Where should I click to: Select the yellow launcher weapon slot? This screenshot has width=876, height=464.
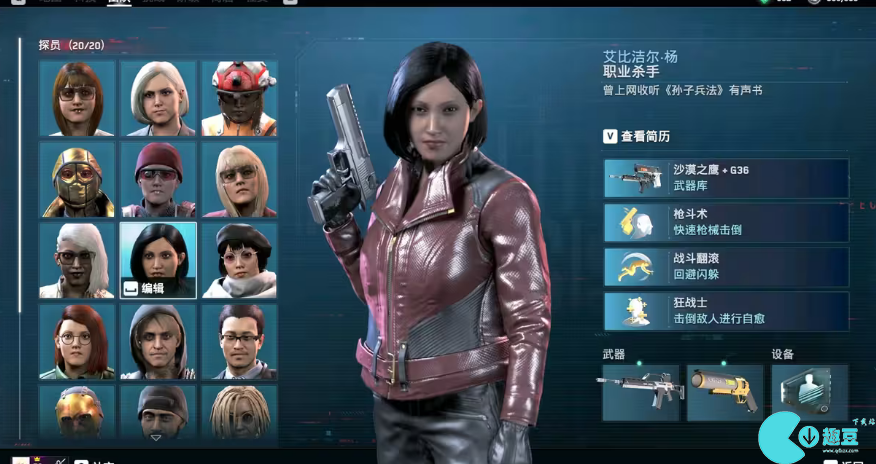coord(725,392)
